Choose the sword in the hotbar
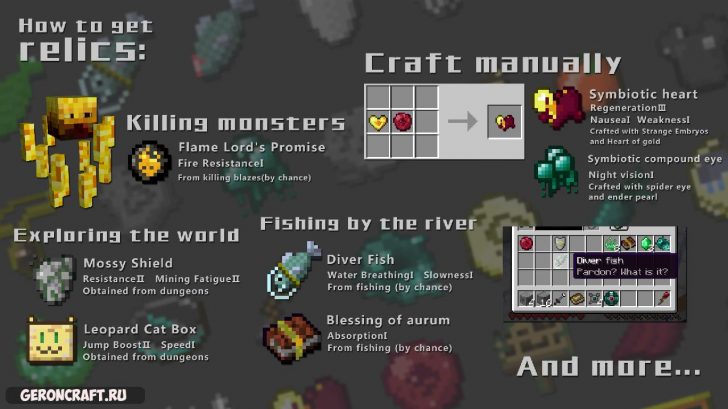Screen dimensions: 728x409 coord(560,298)
